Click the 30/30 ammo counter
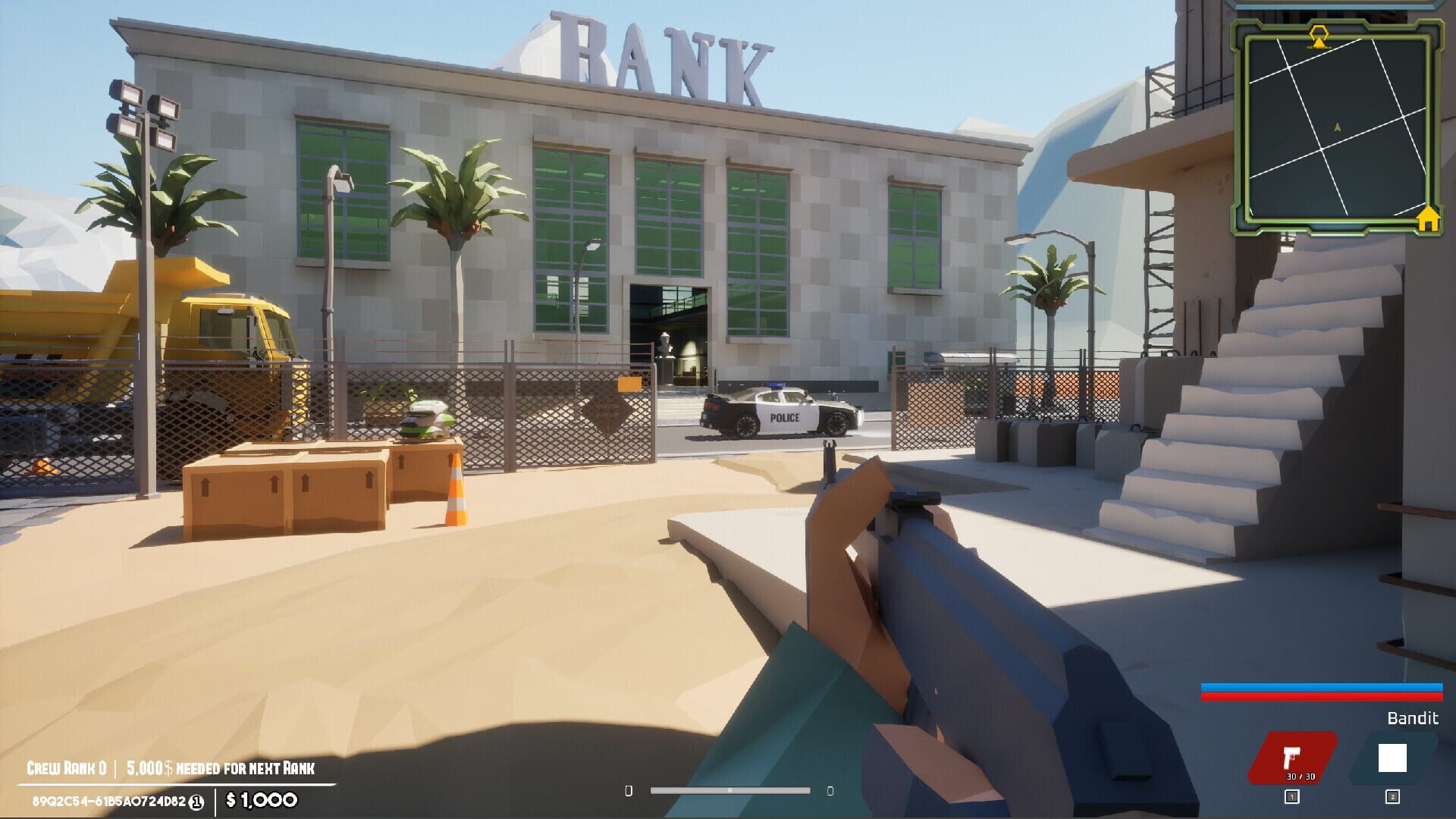Image resolution: width=1456 pixels, height=819 pixels. pos(1300,777)
